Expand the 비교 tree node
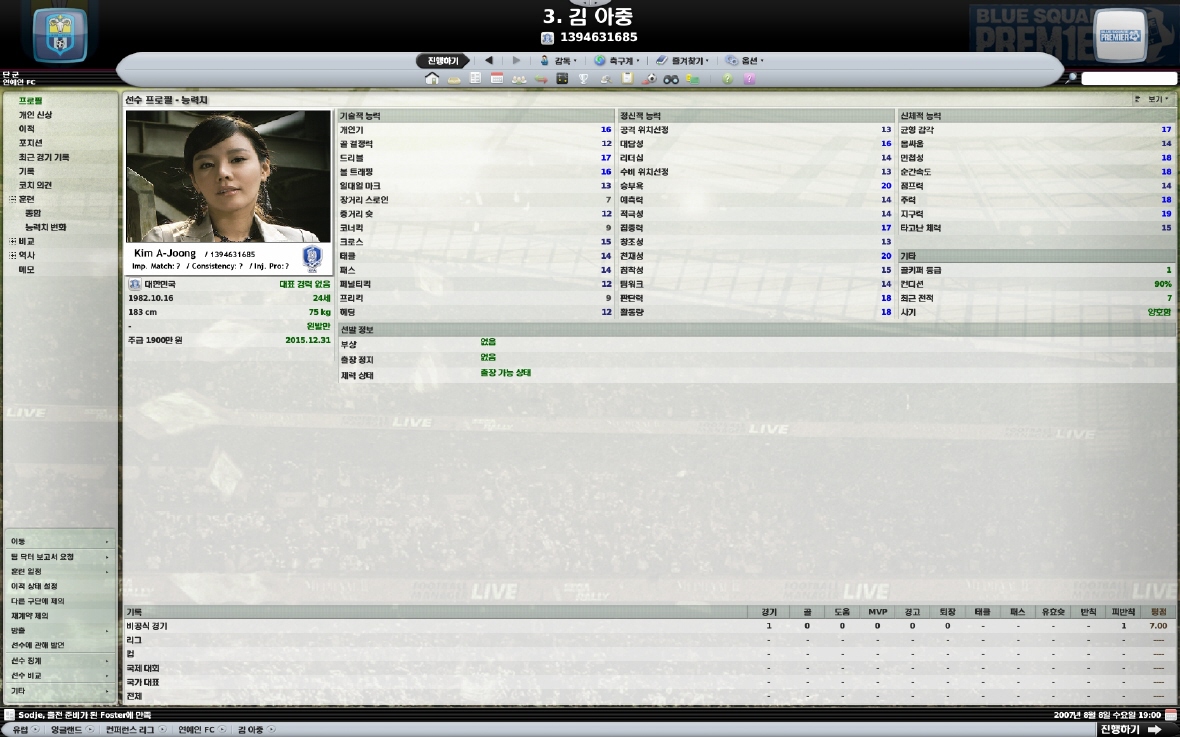Screen dimensions: 1180x737 13,241
